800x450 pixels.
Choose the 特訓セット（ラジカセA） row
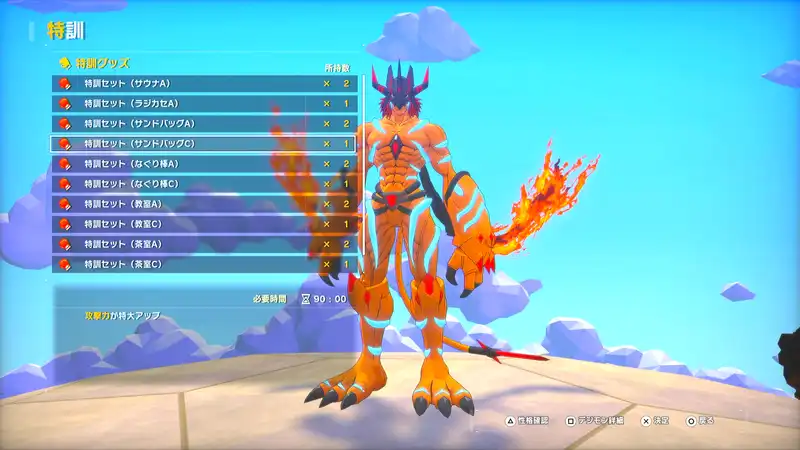200,103
